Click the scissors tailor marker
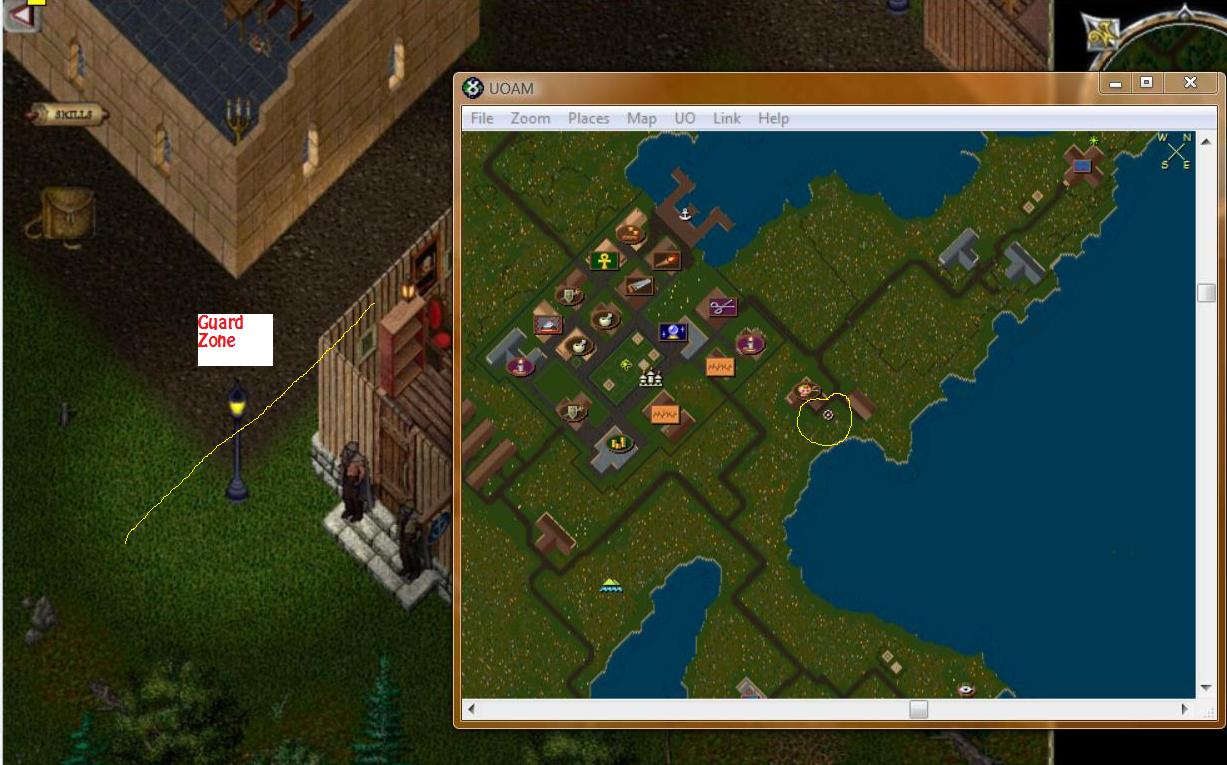This screenshot has height=765, width=1227. 722,307
